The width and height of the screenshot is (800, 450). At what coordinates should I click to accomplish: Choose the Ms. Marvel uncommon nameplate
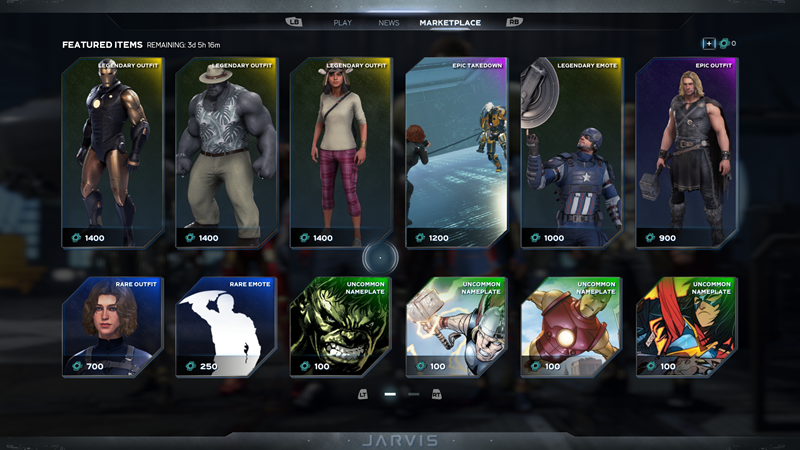click(687, 327)
